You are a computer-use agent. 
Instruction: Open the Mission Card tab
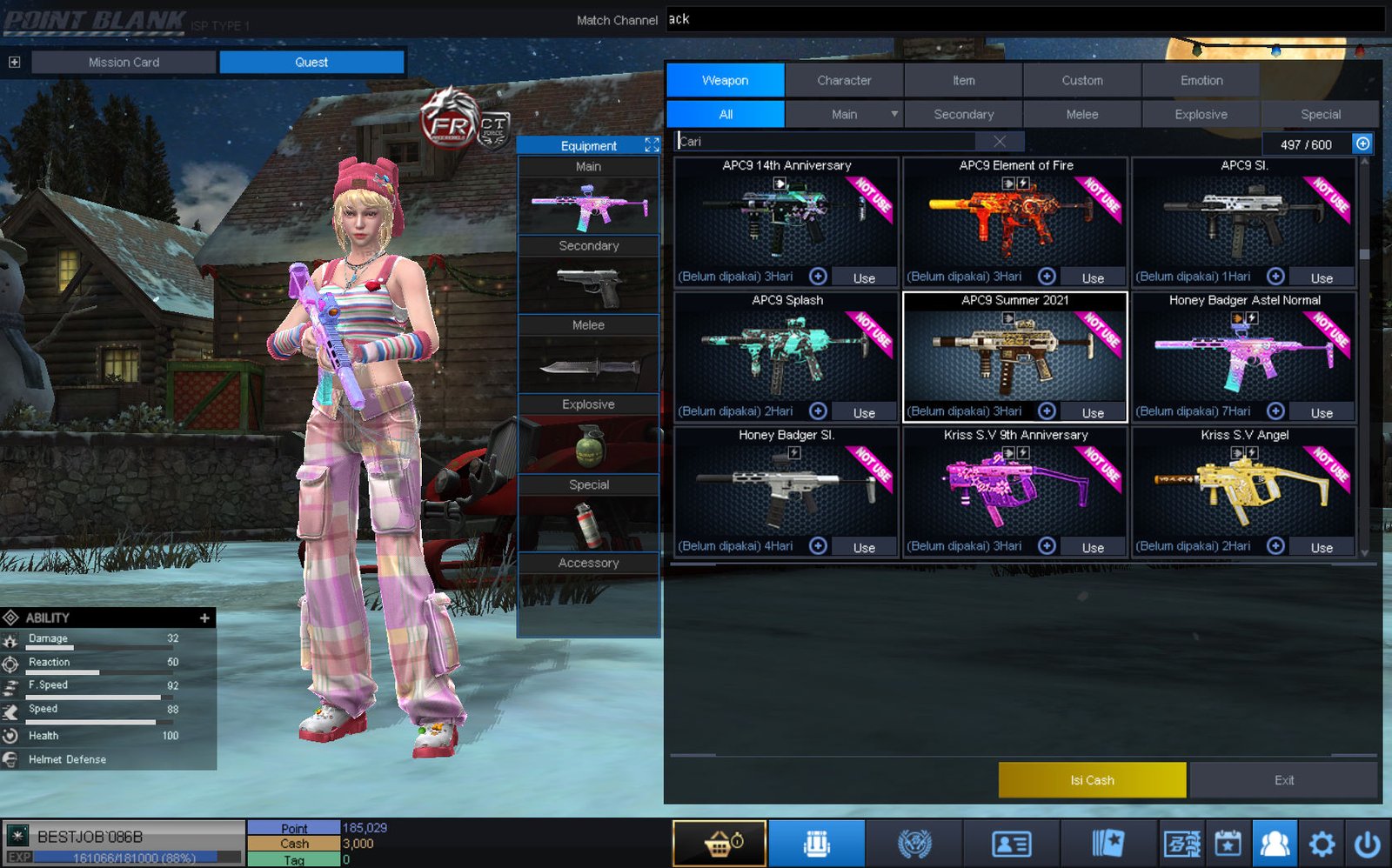(x=124, y=62)
